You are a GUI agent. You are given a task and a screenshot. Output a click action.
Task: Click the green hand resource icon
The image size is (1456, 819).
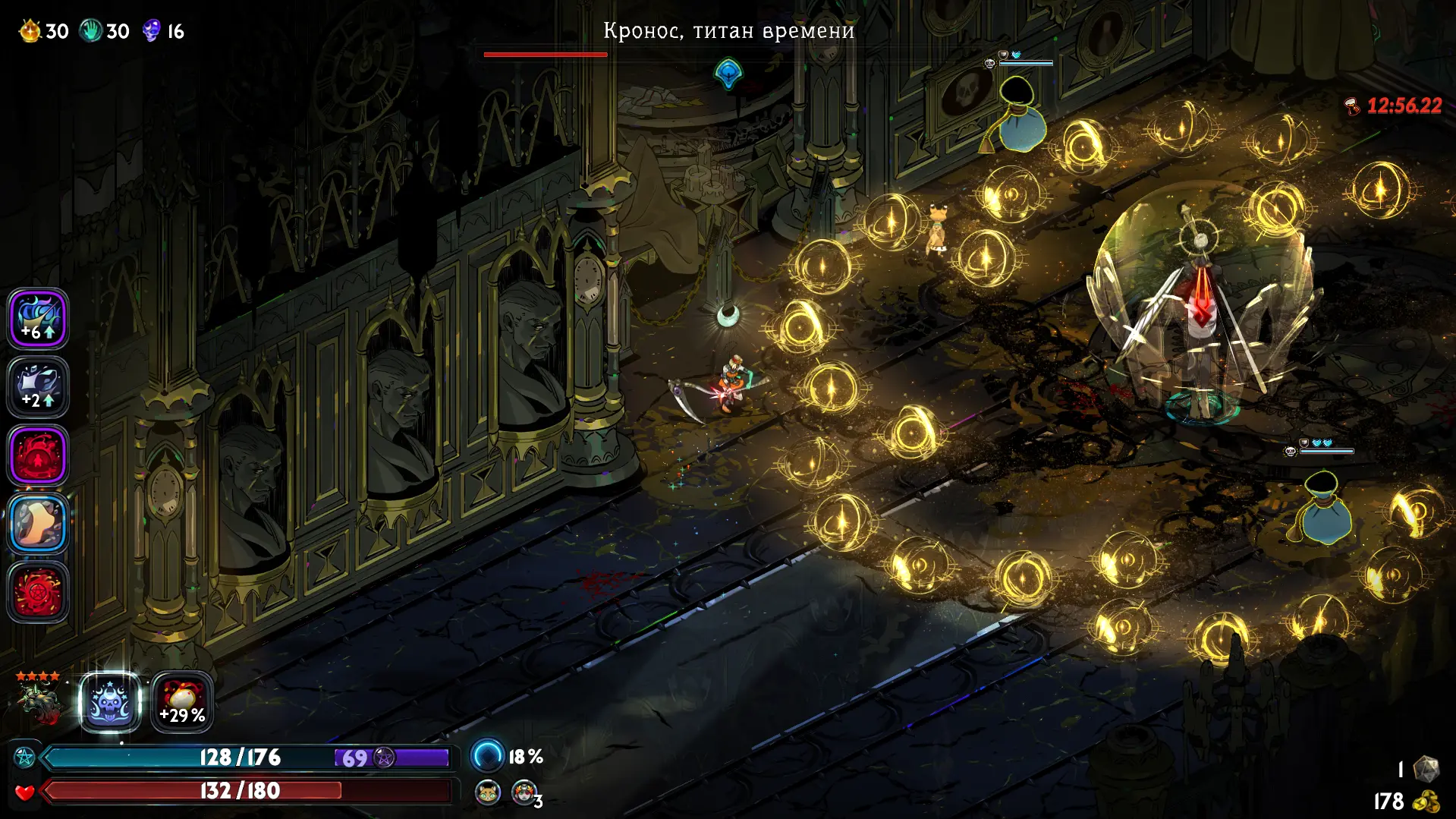point(91,31)
